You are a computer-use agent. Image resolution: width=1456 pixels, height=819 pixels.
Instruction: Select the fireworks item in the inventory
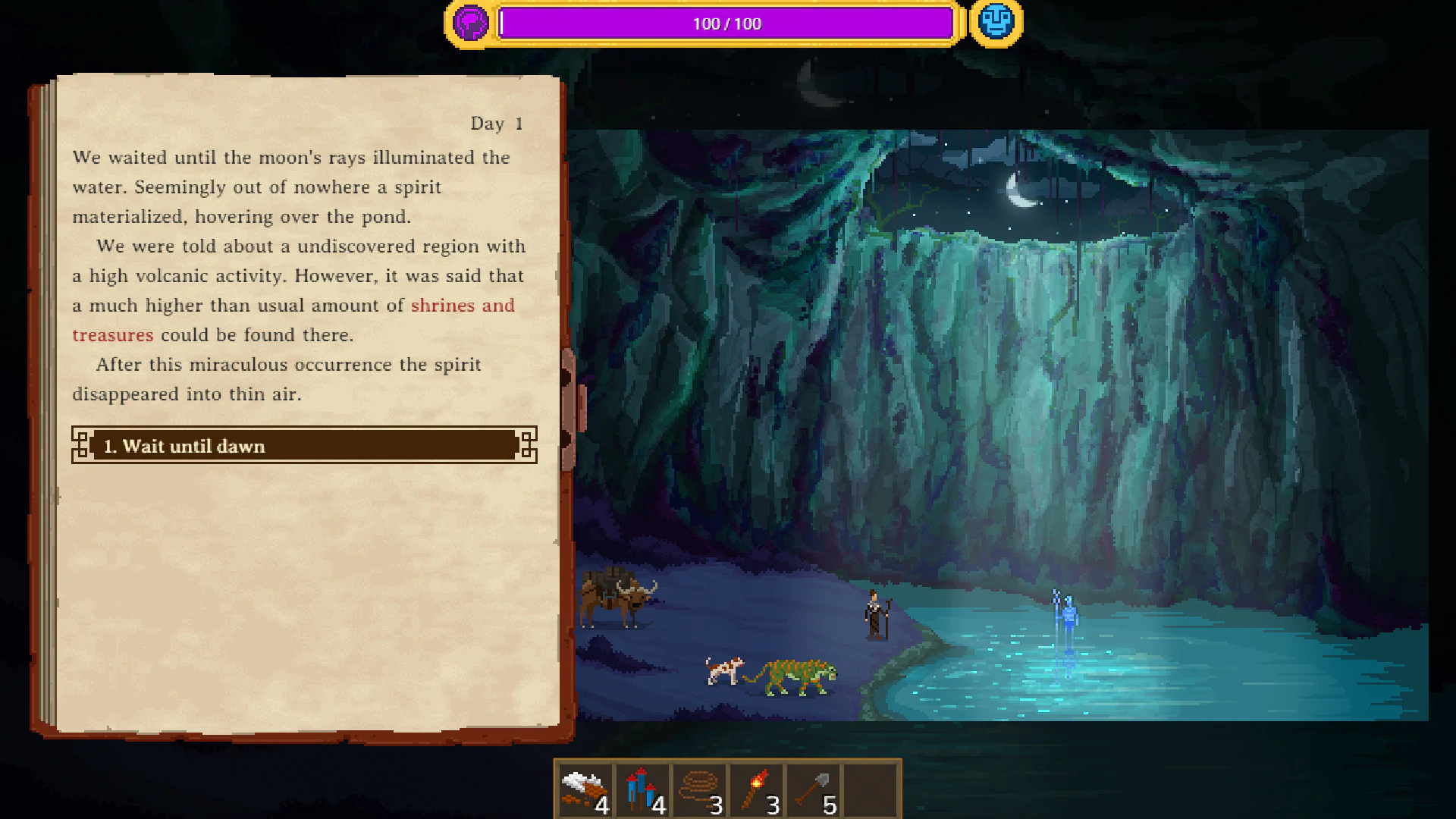click(x=643, y=789)
